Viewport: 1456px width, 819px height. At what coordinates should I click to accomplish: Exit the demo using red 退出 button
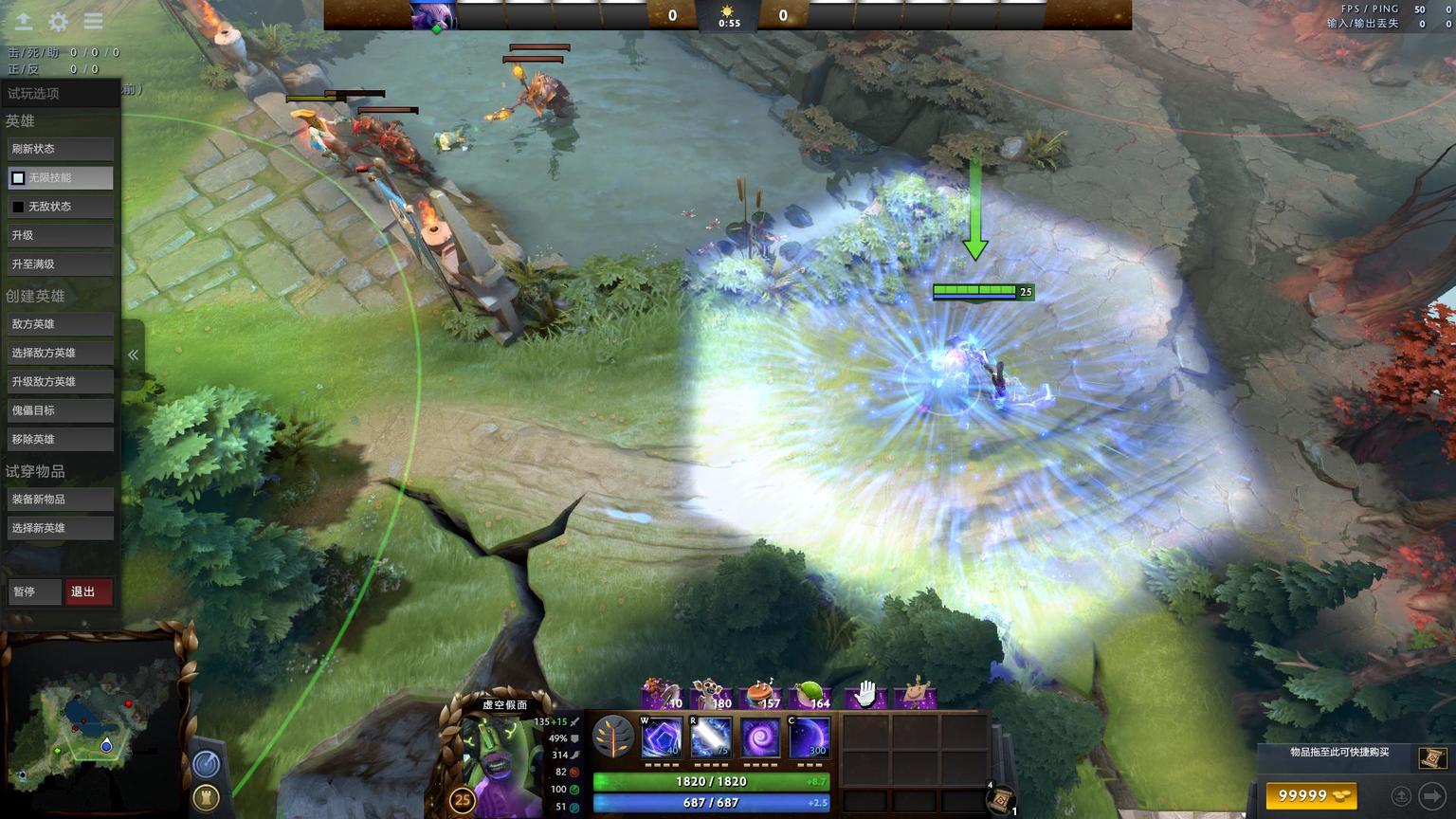88,591
